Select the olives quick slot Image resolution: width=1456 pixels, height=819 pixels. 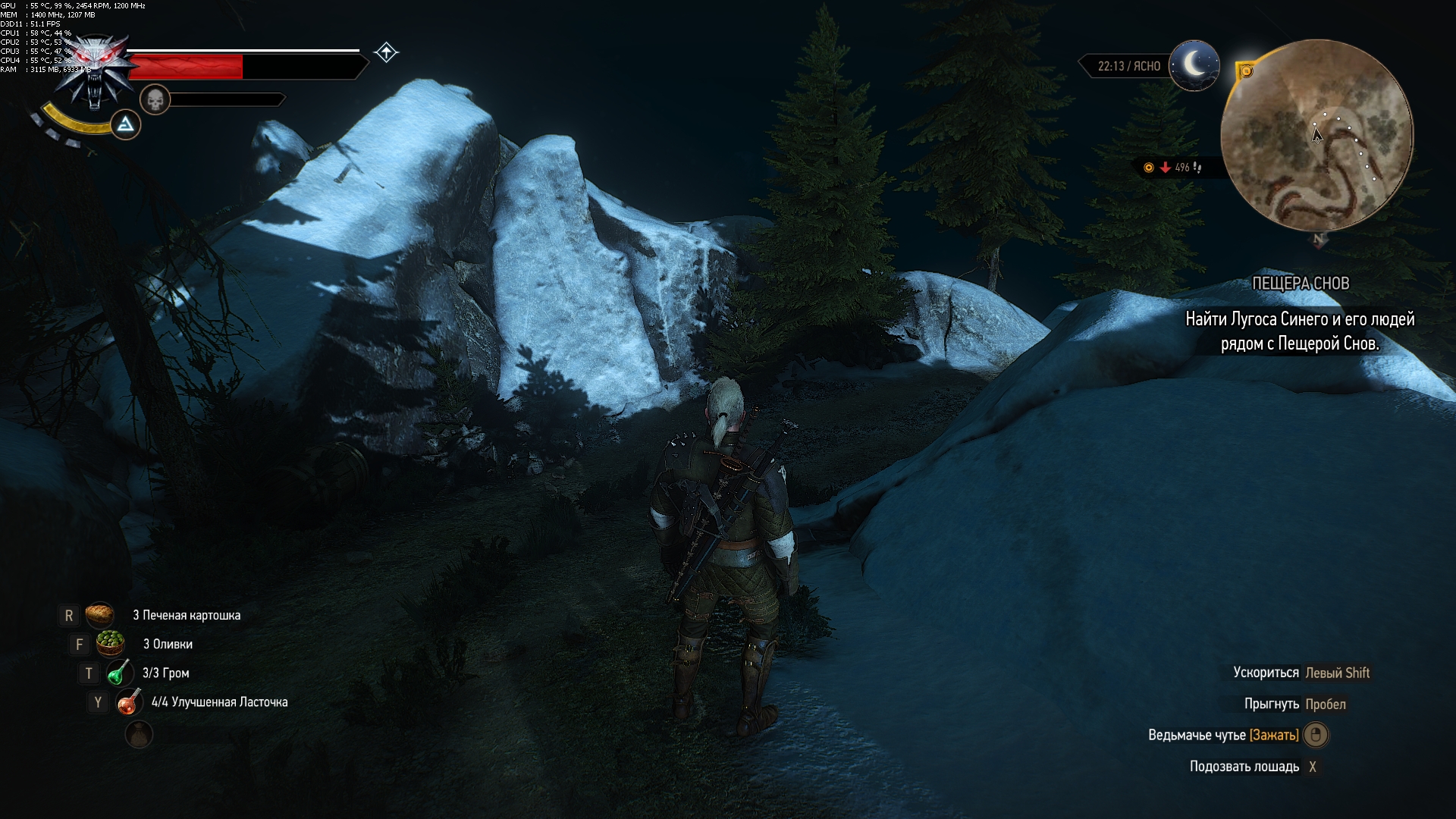111,644
